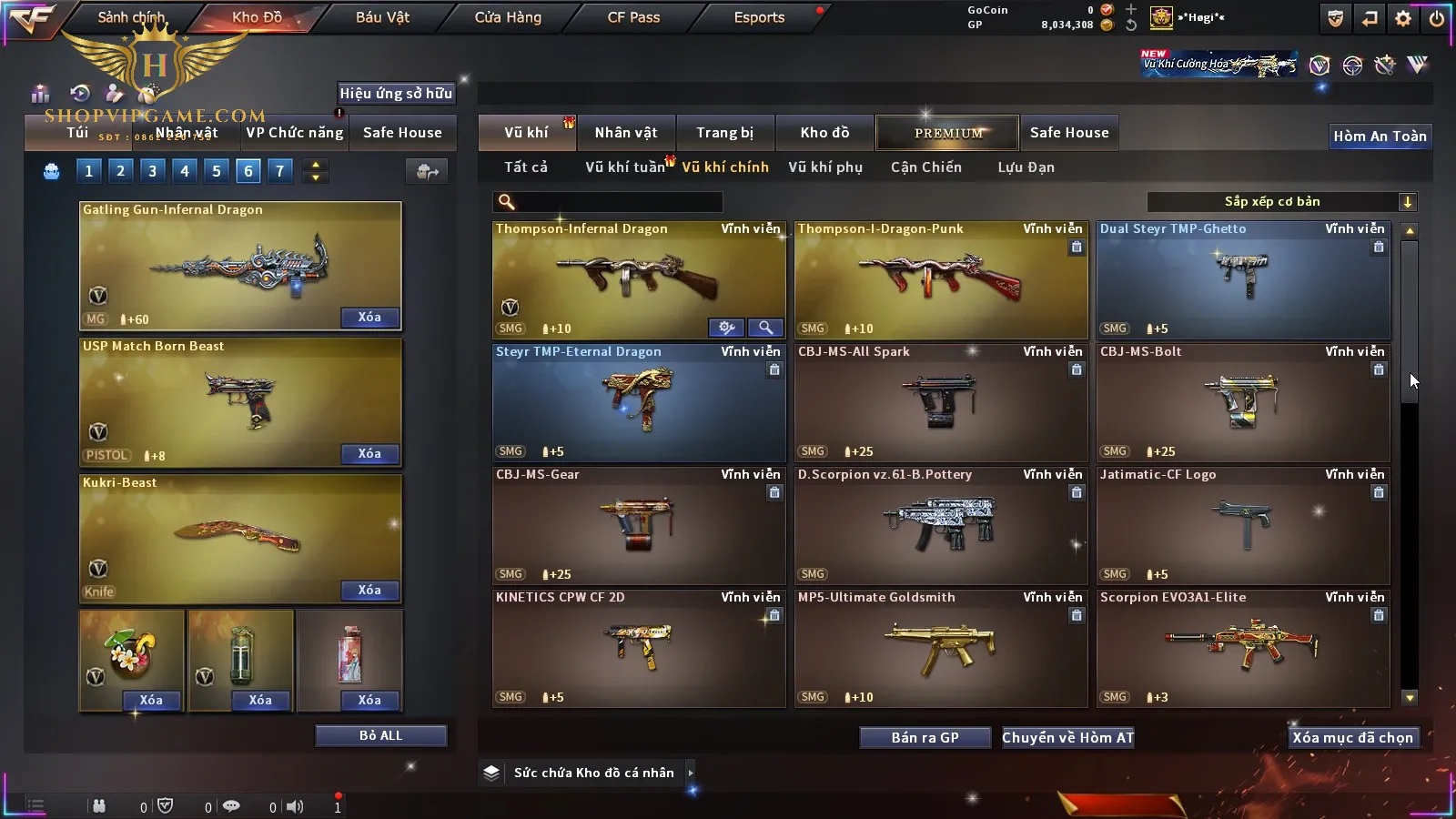Viewport: 1456px width, 819px height.
Task: Select the Thompson-Infernal Dragon weapon
Action: [638, 278]
